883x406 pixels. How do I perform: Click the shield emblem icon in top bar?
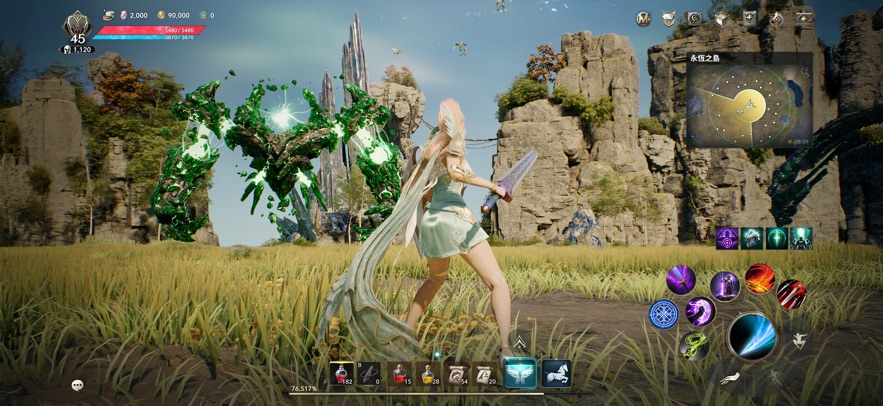point(668,18)
